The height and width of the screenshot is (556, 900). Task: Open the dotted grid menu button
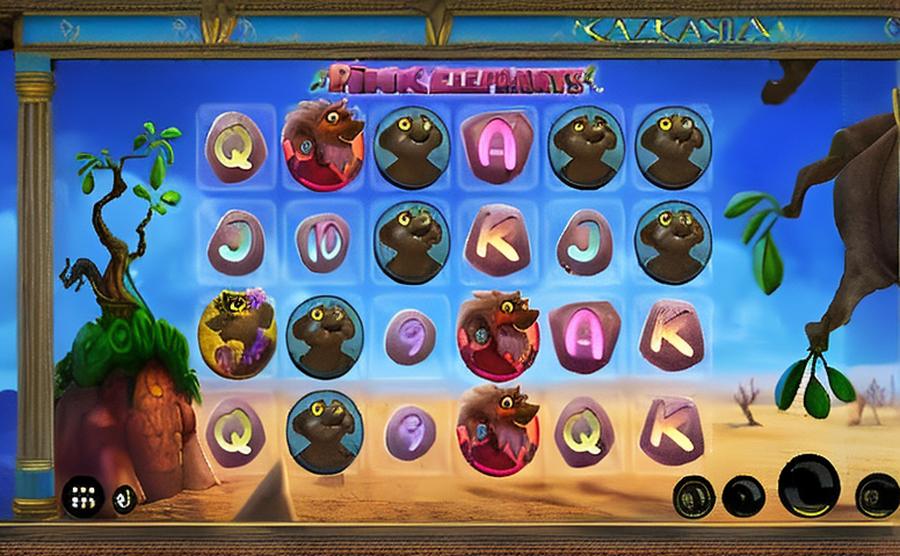tap(82, 496)
